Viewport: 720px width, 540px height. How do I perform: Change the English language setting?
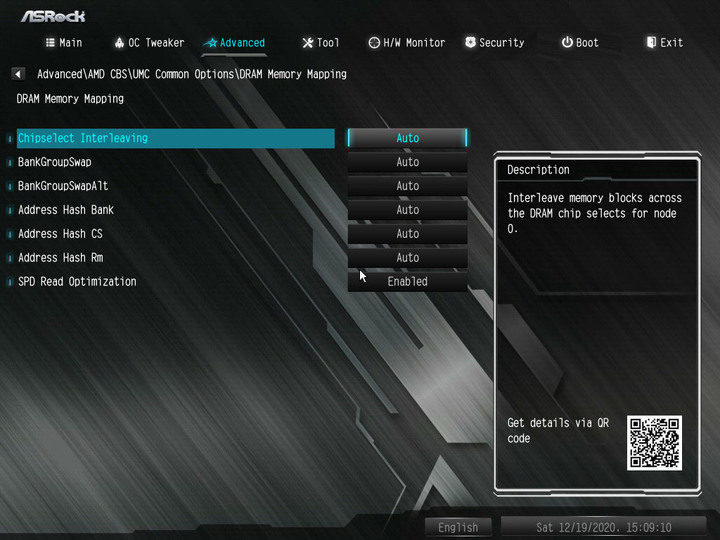[458, 527]
